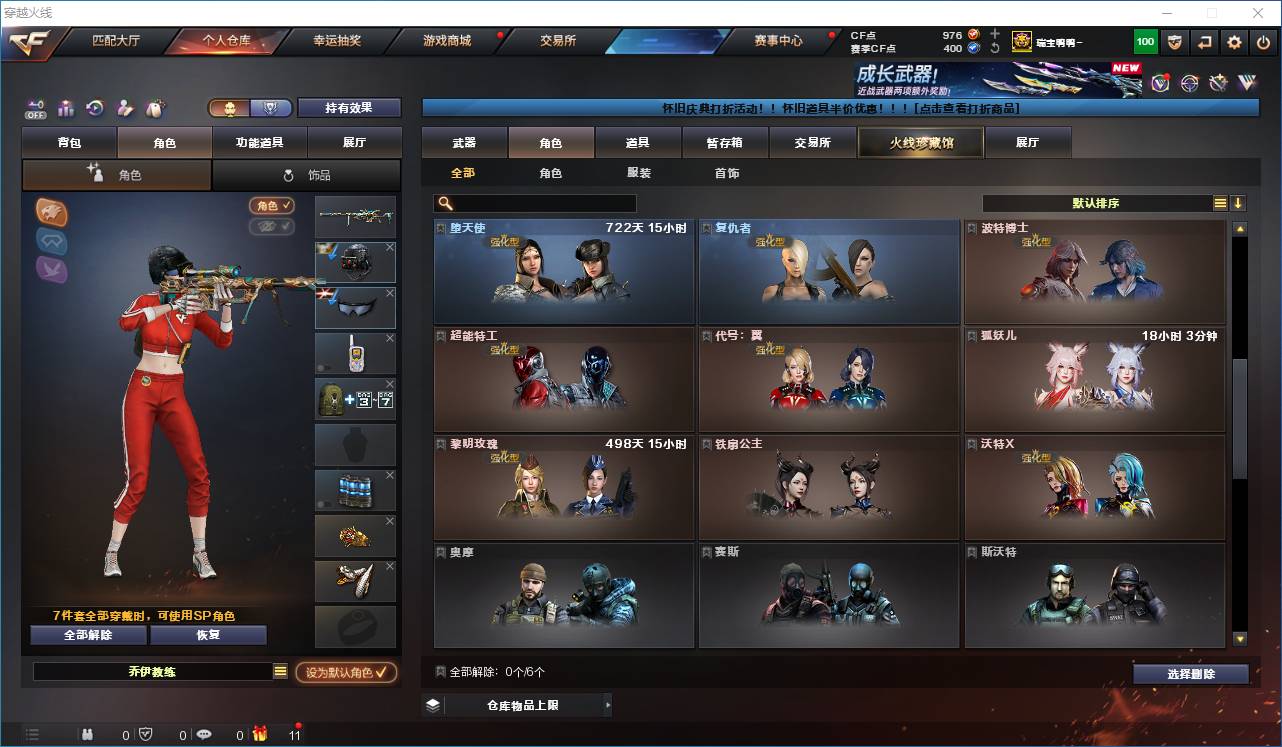Open the search magnifier in the character list

pyautogui.click(x=445, y=202)
